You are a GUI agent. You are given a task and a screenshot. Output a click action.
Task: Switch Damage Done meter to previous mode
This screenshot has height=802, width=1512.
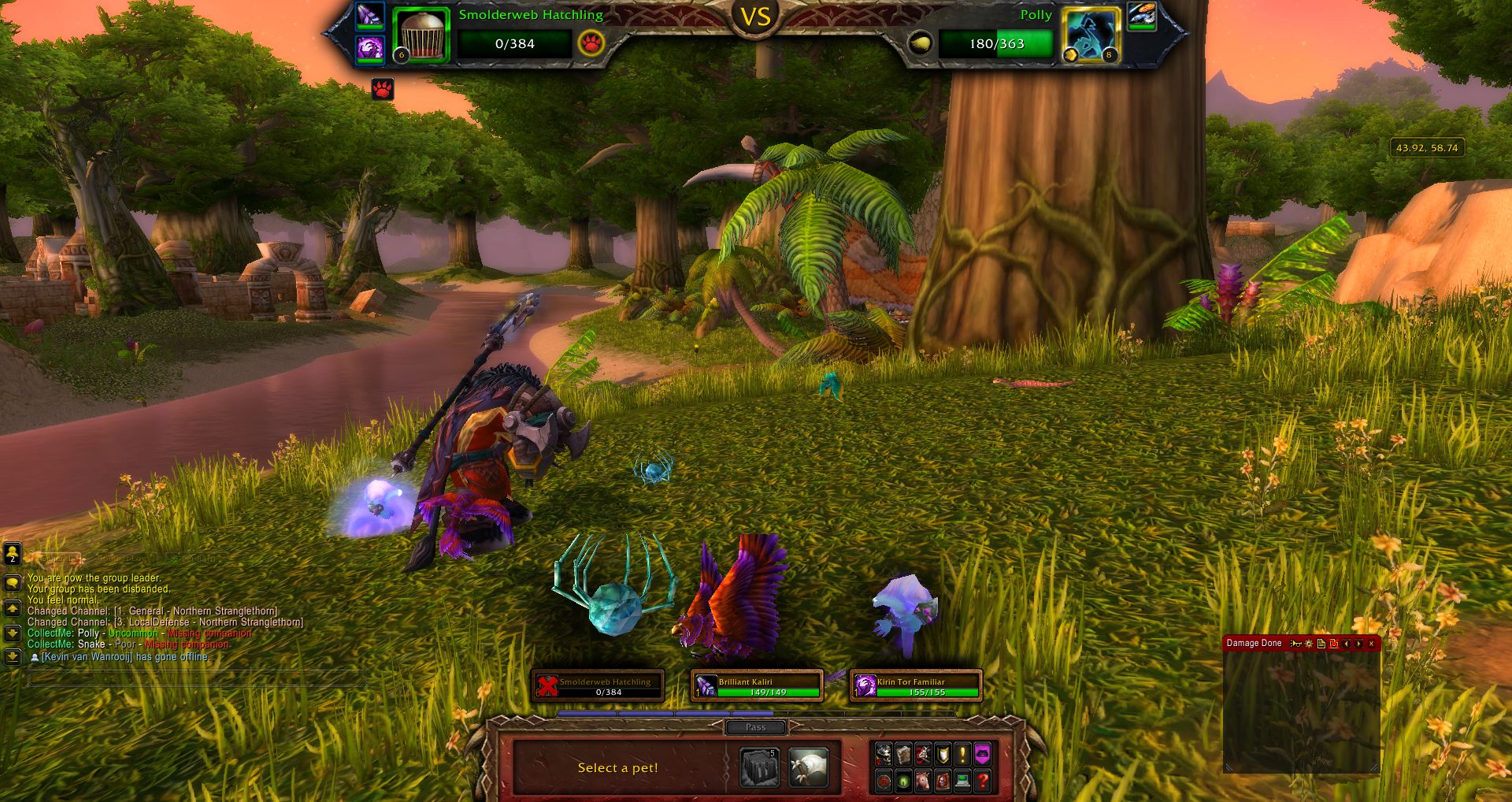pos(1347,644)
